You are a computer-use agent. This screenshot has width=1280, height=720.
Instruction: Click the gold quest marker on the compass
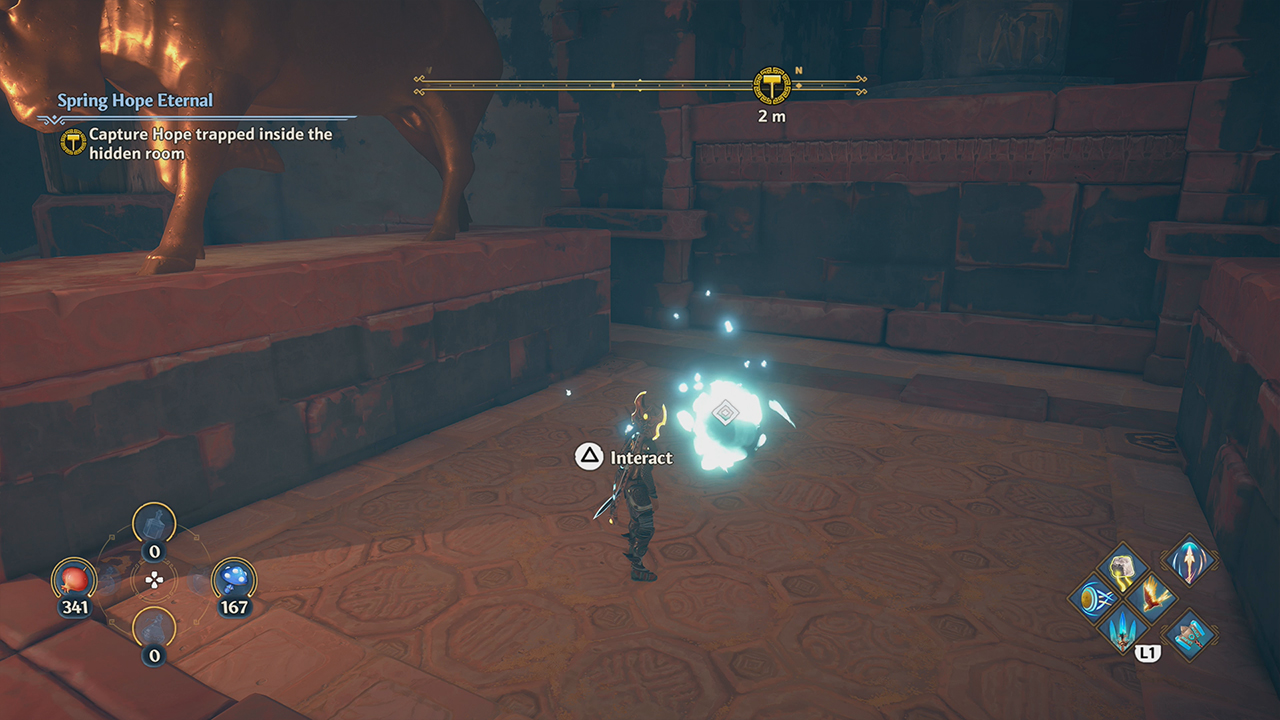tap(772, 86)
